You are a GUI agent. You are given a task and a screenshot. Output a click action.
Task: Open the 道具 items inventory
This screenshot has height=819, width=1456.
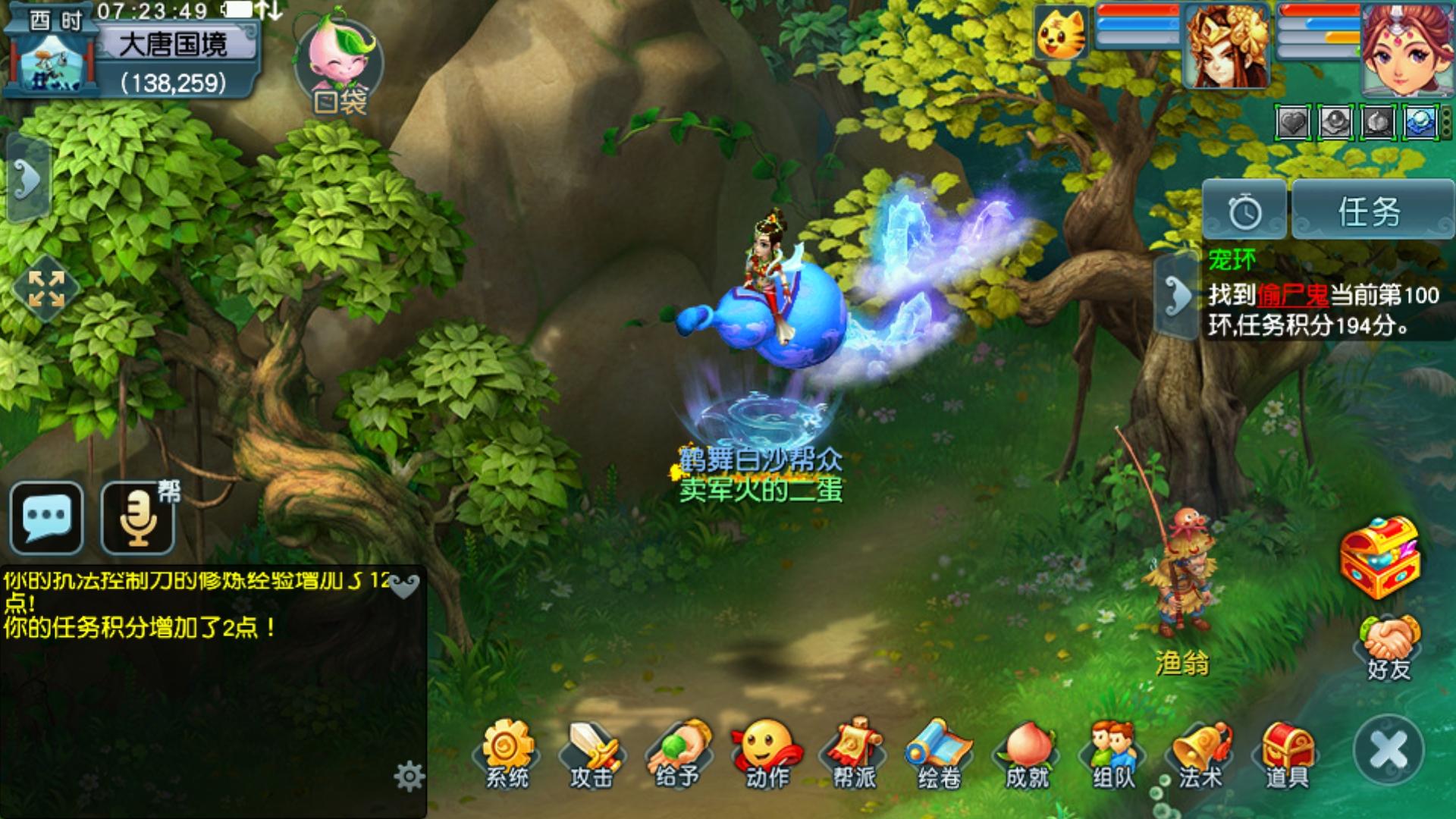click(1287, 754)
